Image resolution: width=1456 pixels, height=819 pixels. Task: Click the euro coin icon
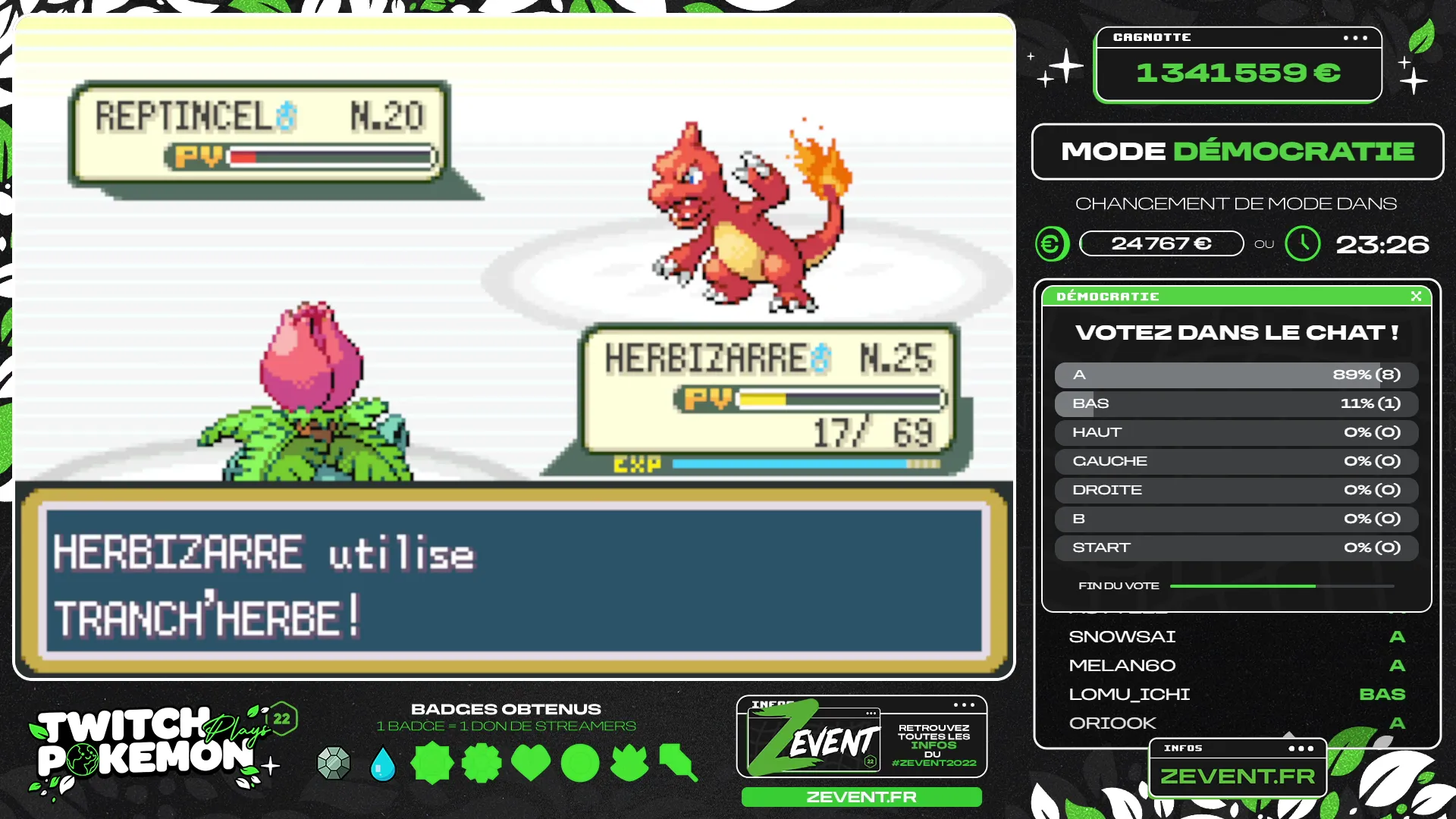coord(1052,244)
